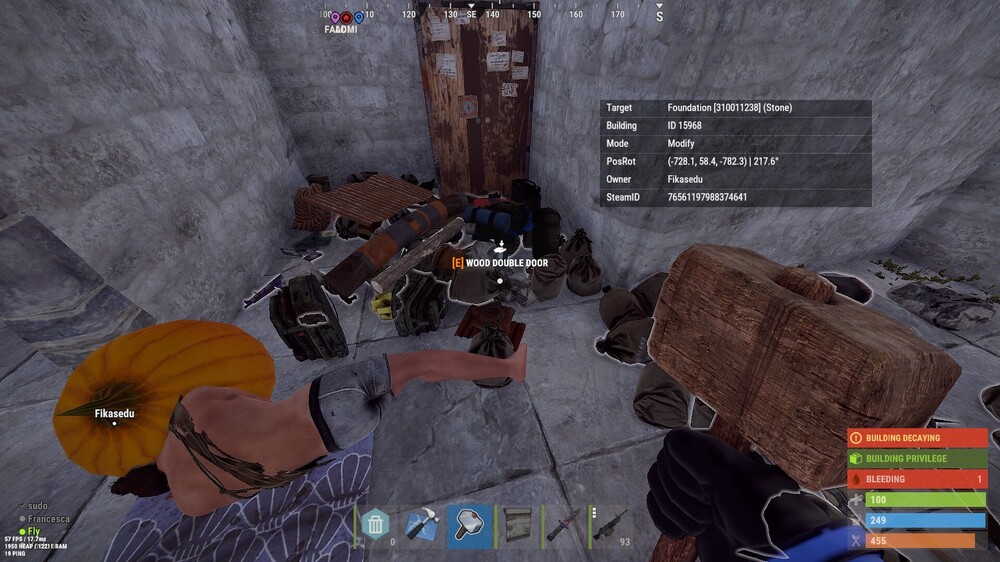Image resolution: width=1000 pixels, height=562 pixels.
Task: Select the machine gun hotbar slot
Action: pos(609,524)
